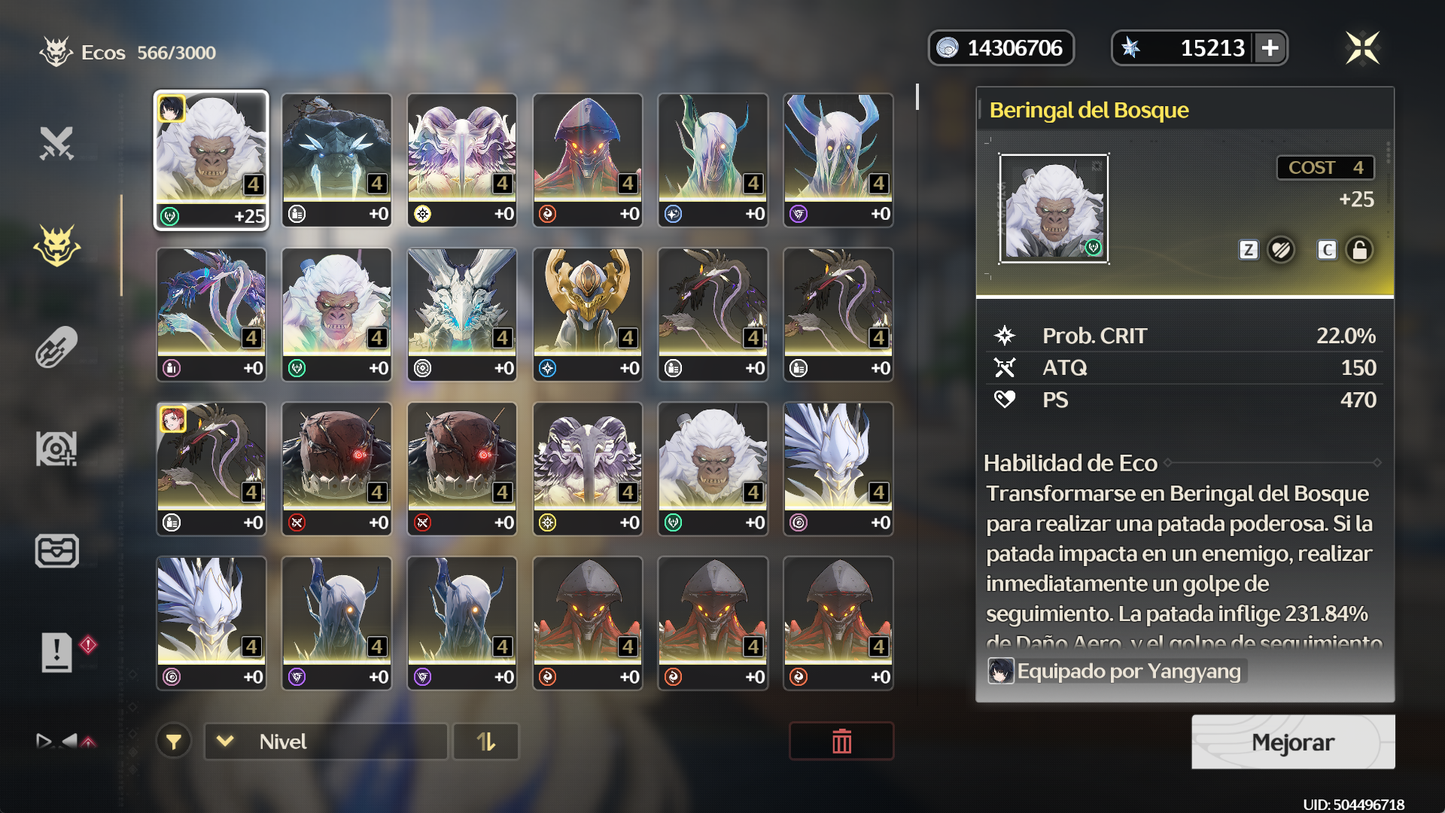Image resolution: width=1445 pixels, height=813 pixels.
Task: Open the Nivel sort dropdown
Action: coord(326,742)
